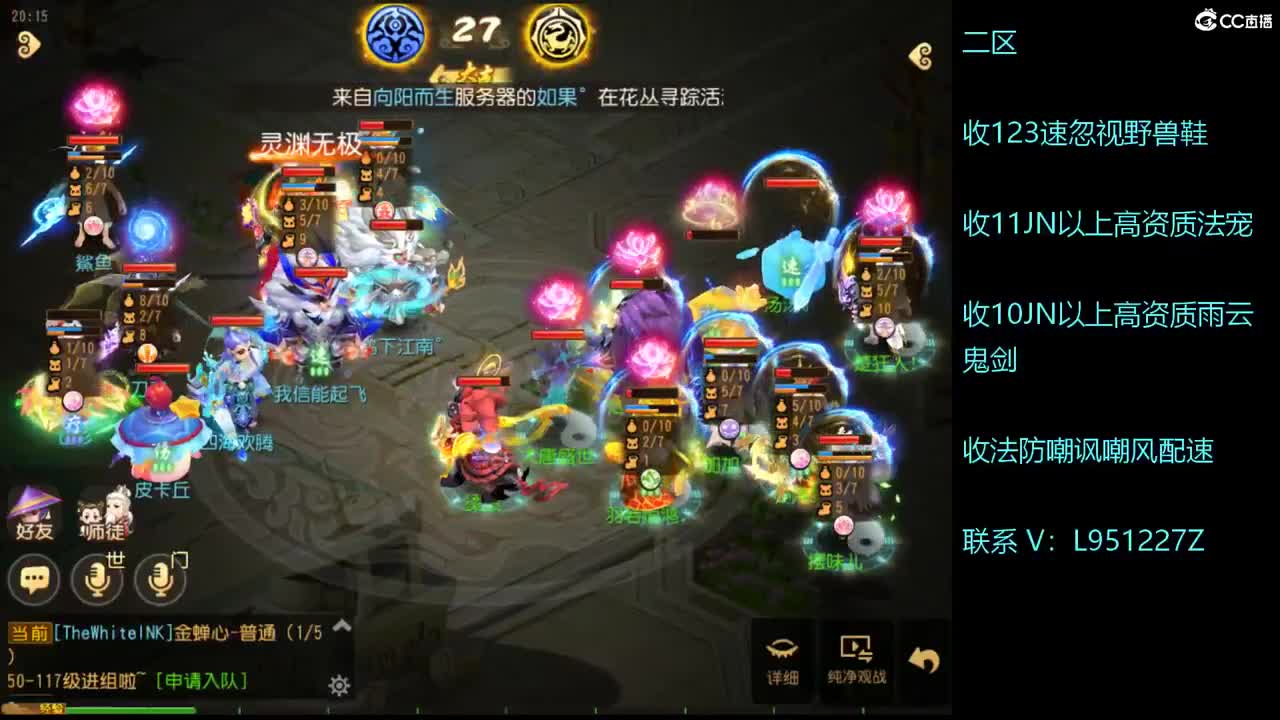Toggle the 世 (world) voice channel microphone
Viewport: 1280px width, 720px height.
coord(97,580)
